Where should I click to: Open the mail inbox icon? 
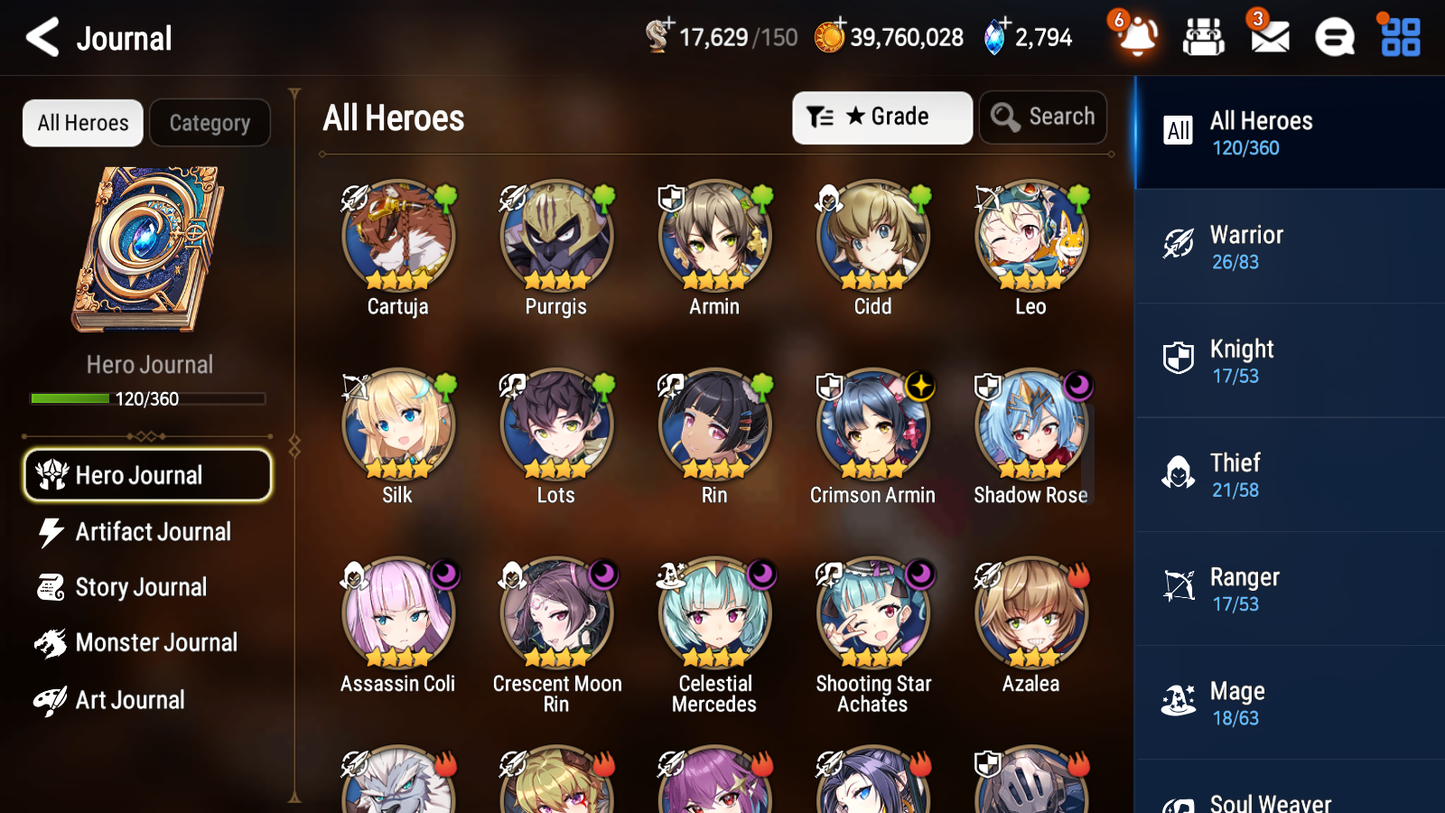tap(1268, 36)
